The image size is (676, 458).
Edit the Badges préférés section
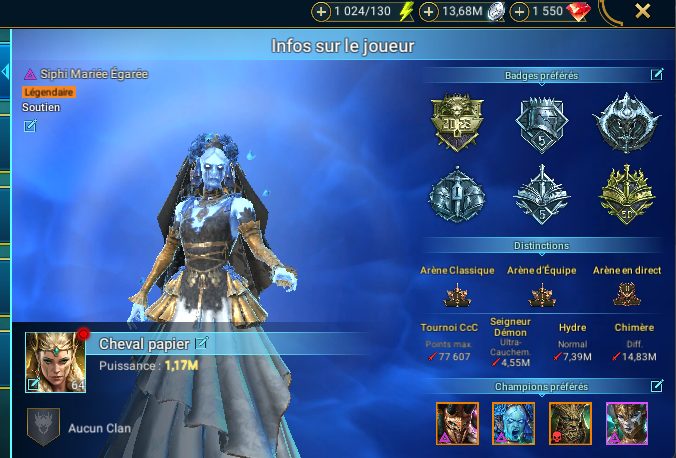point(657,74)
